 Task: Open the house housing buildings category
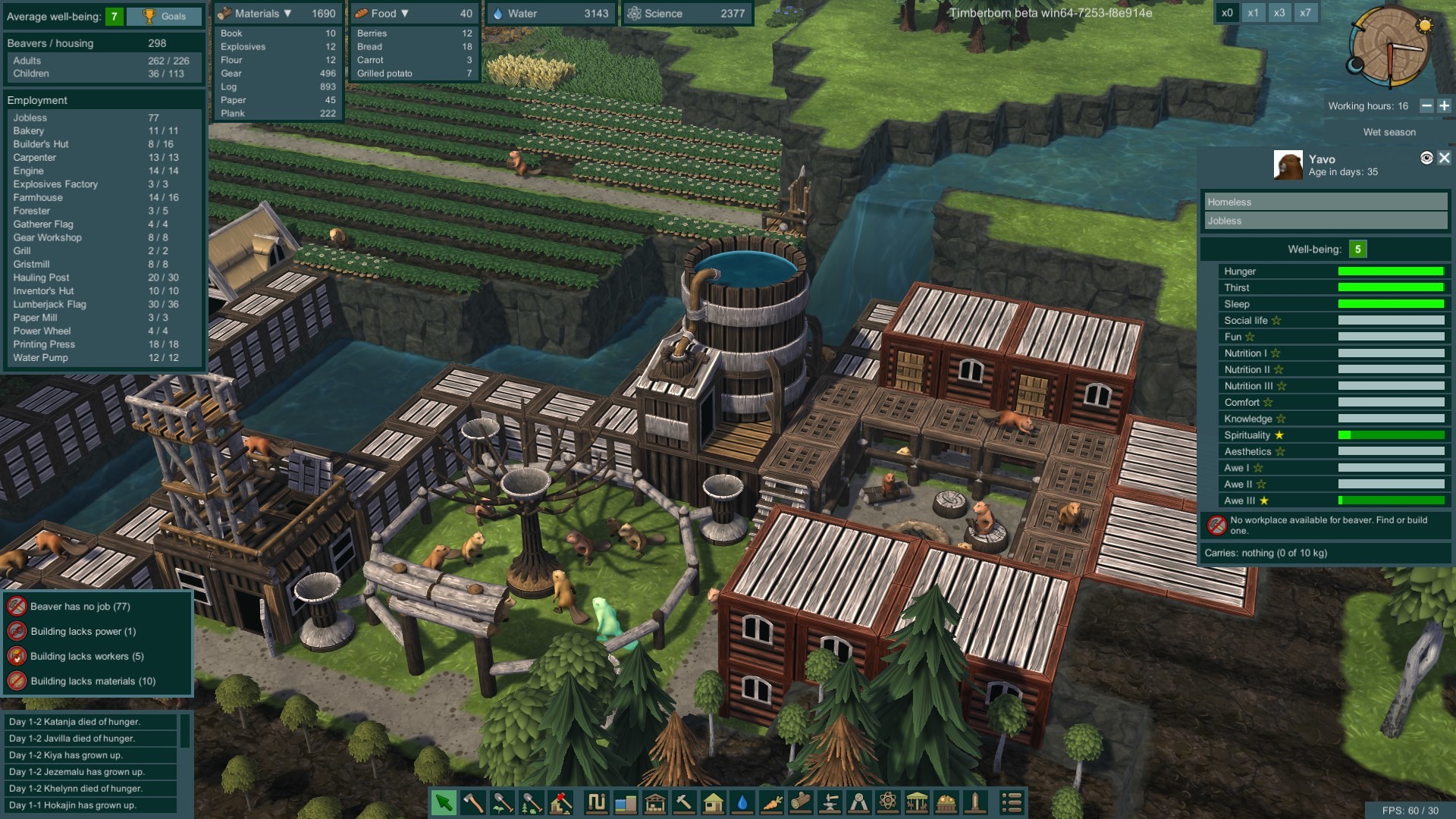(x=714, y=802)
